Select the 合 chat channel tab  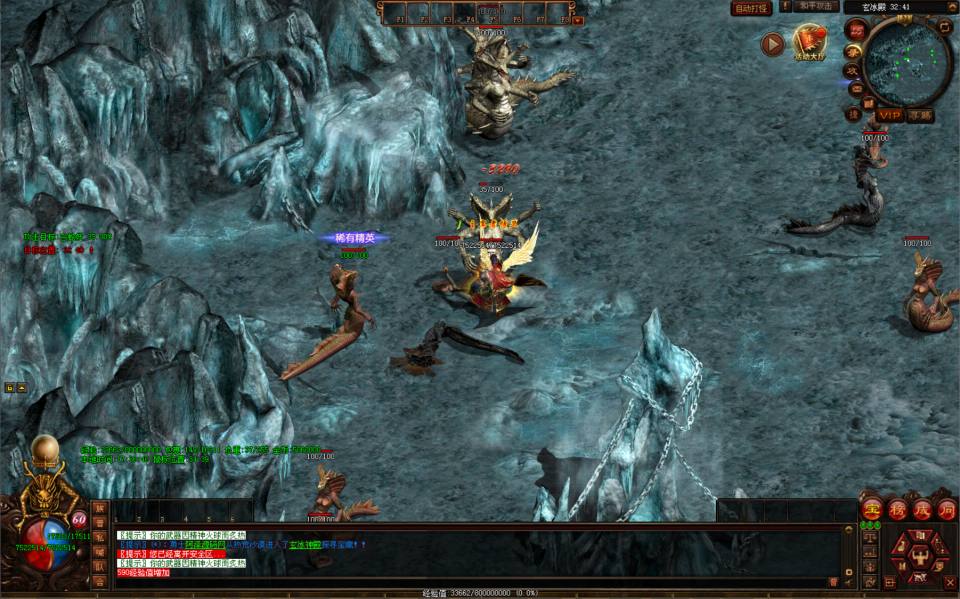[99, 581]
